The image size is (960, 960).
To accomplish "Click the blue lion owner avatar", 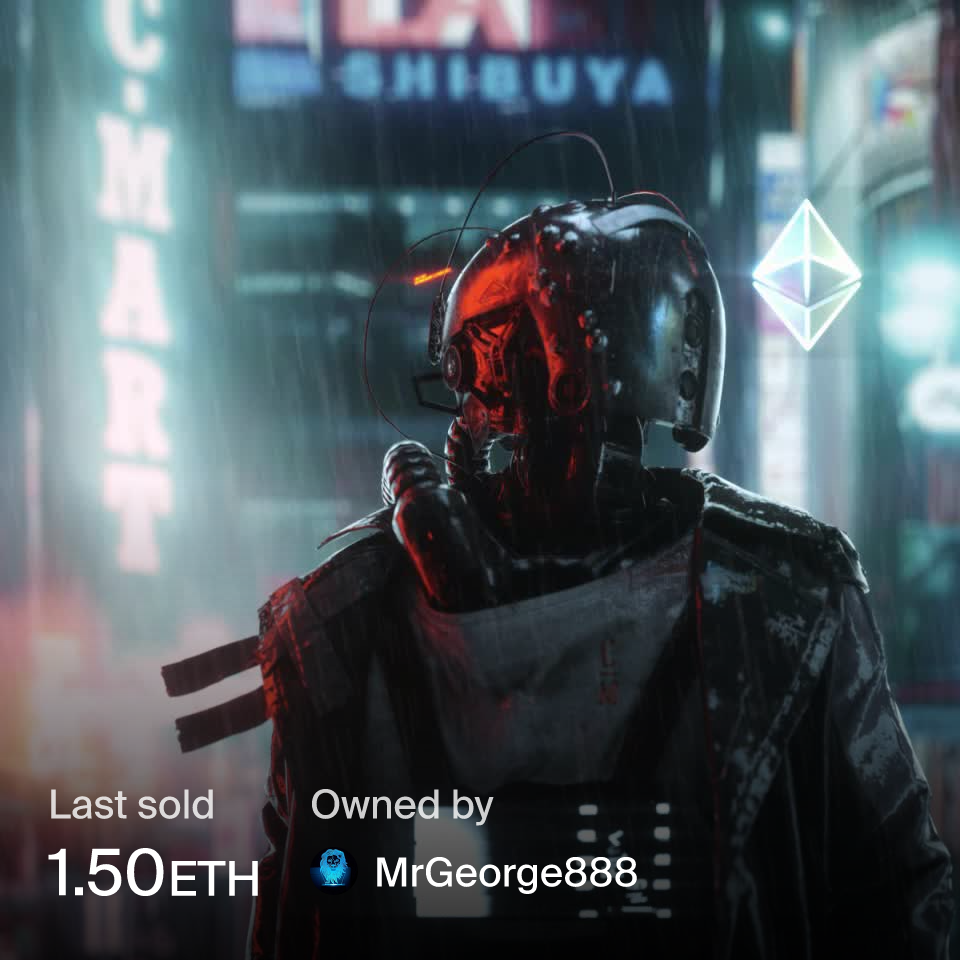I will pyautogui.click(x=333, y=871).
